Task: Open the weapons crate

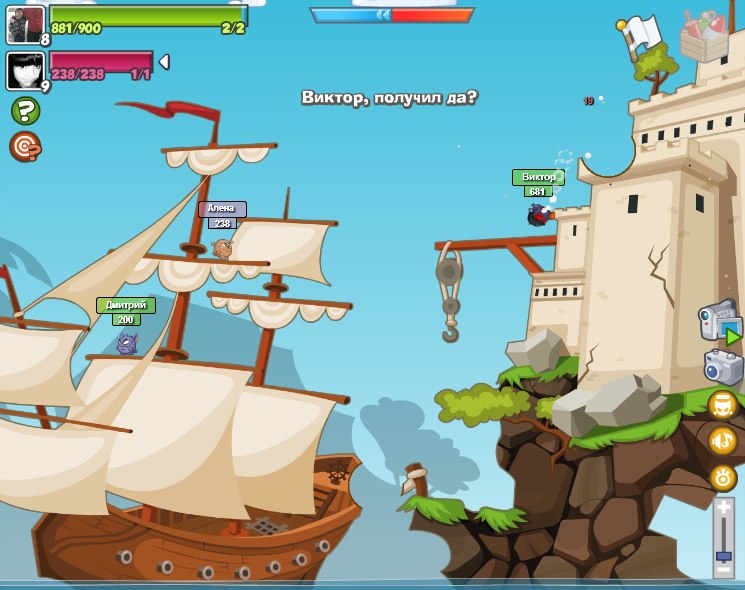Action: (705, 35)
